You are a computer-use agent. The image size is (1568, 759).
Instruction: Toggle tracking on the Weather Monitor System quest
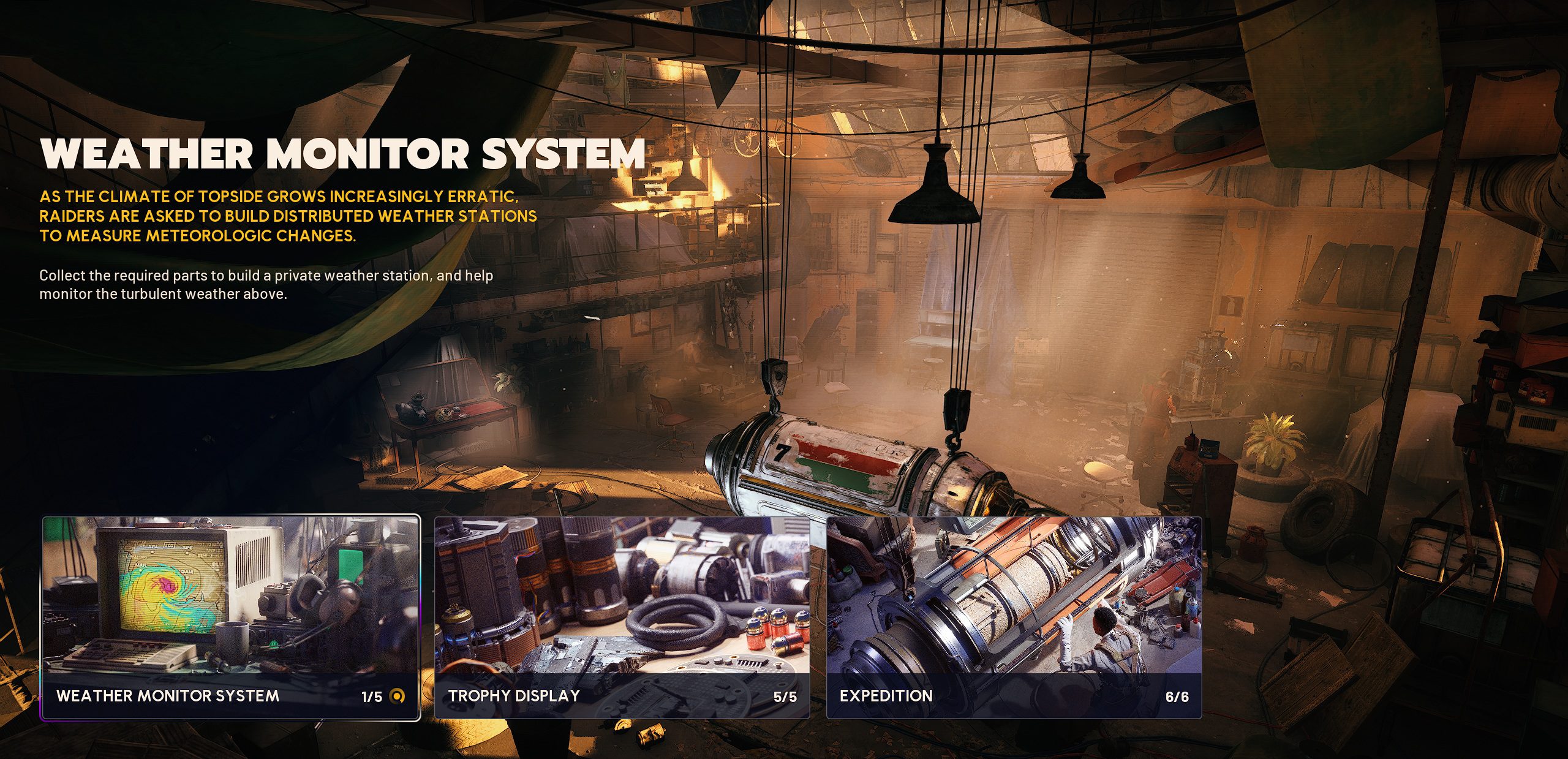click(398, 697)
